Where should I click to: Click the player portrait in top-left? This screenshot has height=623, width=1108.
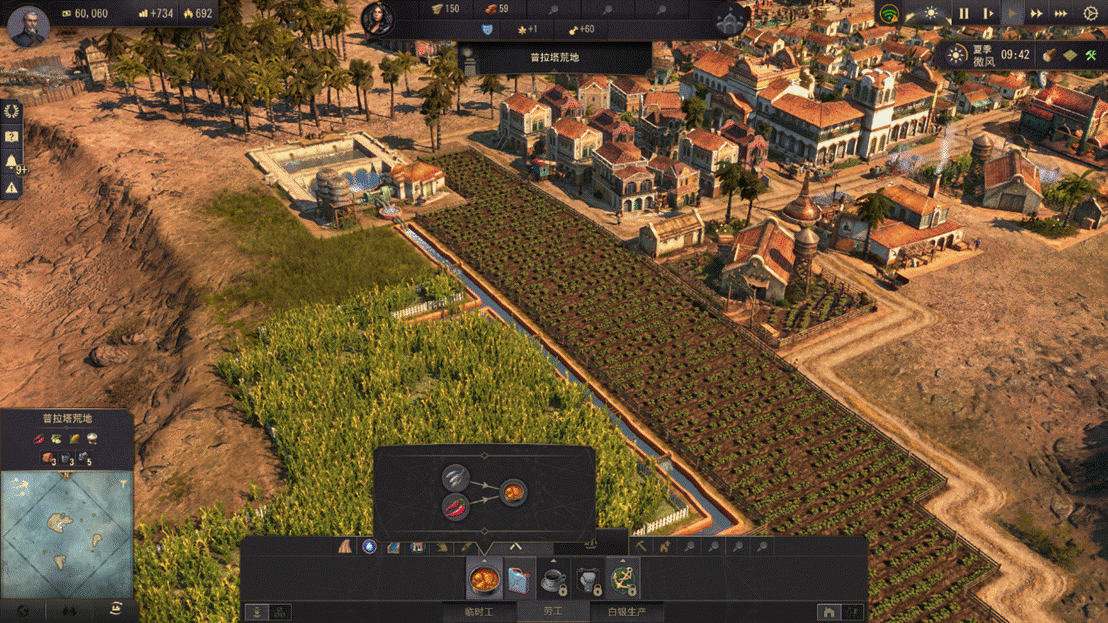tap(29, 25)
